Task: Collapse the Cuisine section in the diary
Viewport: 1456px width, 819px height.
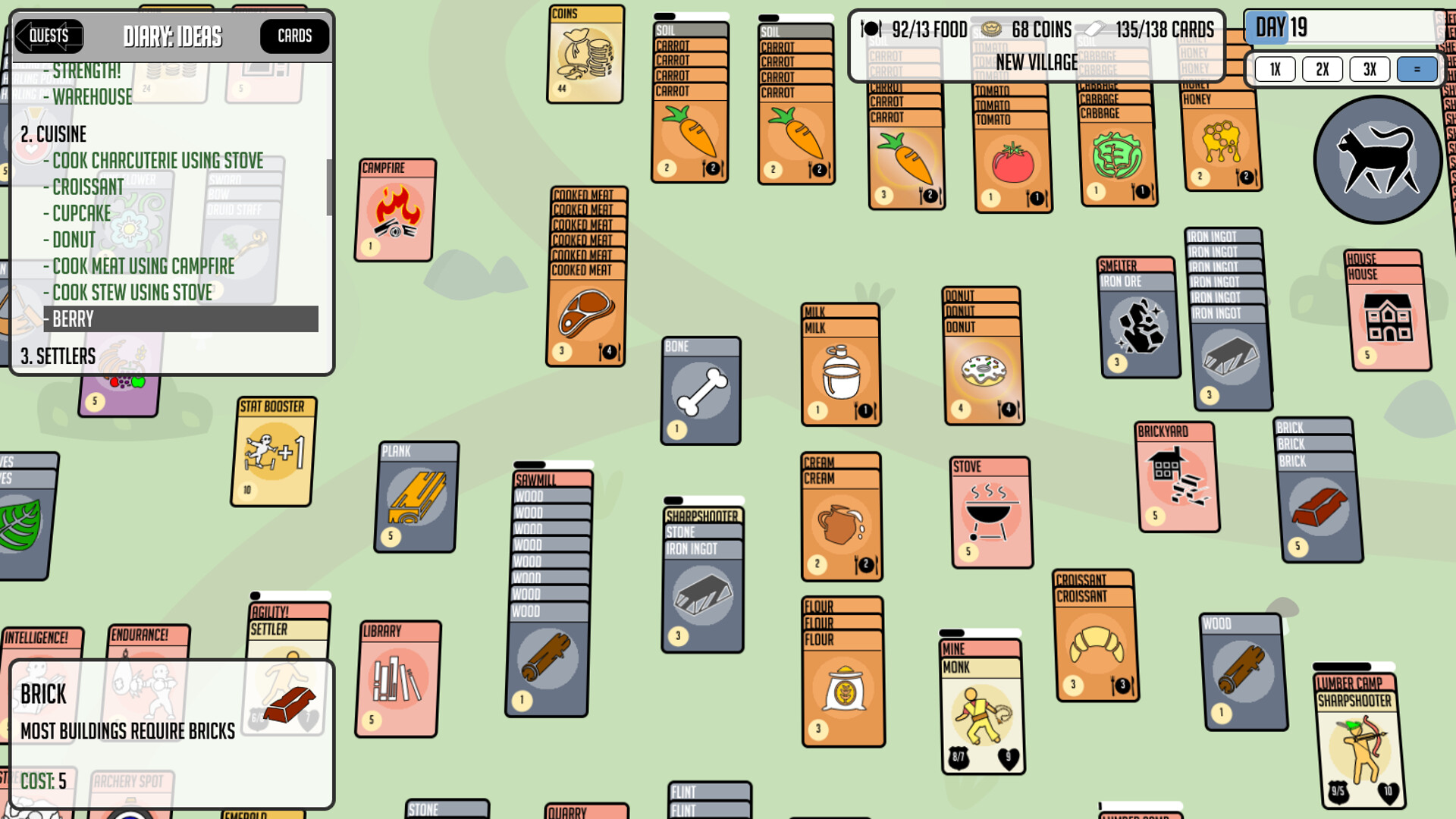Action: pos(55,133)
